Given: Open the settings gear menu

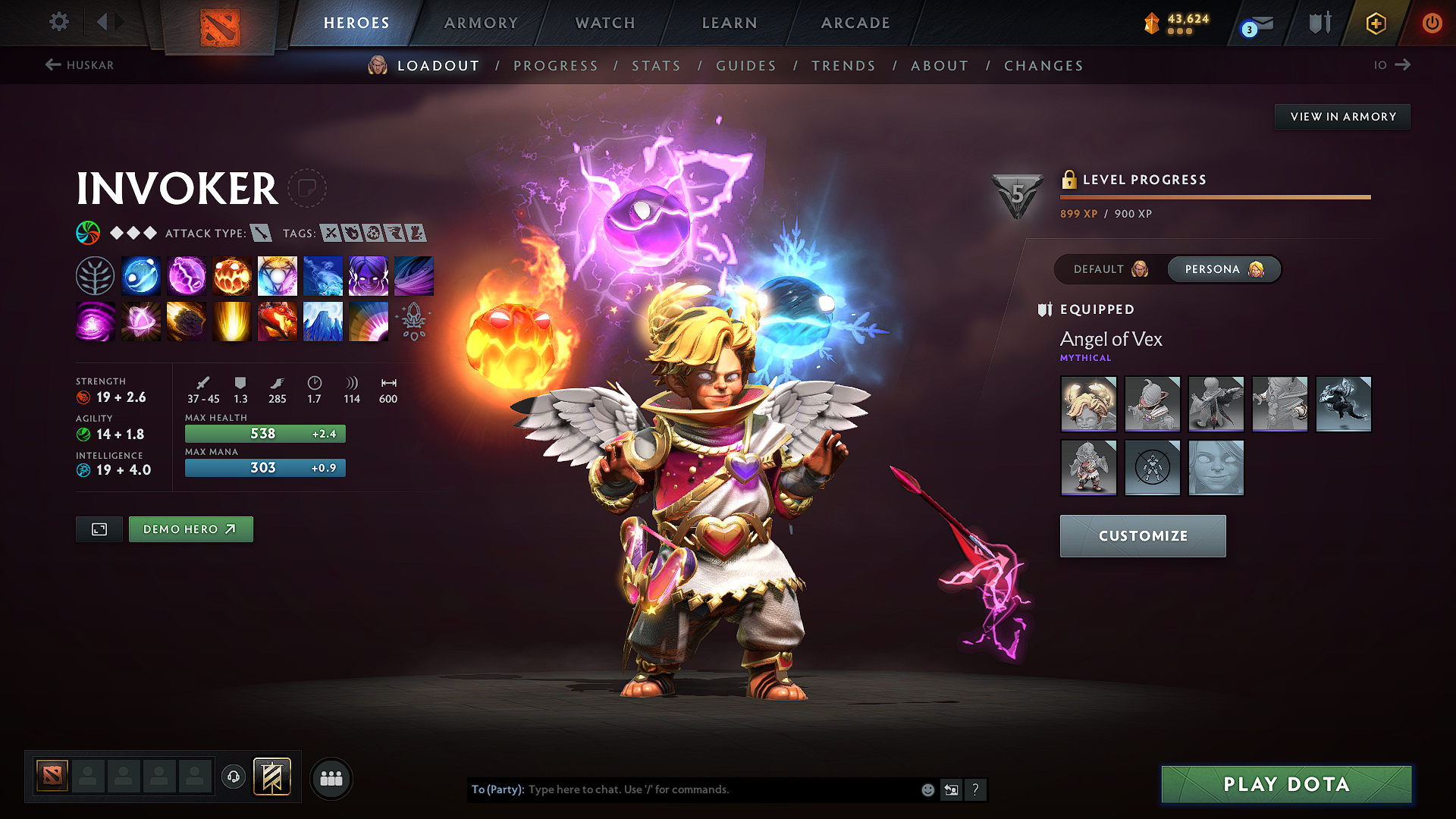Looking at the screenshot, I should pyautogui.click(x=59, y=22).
